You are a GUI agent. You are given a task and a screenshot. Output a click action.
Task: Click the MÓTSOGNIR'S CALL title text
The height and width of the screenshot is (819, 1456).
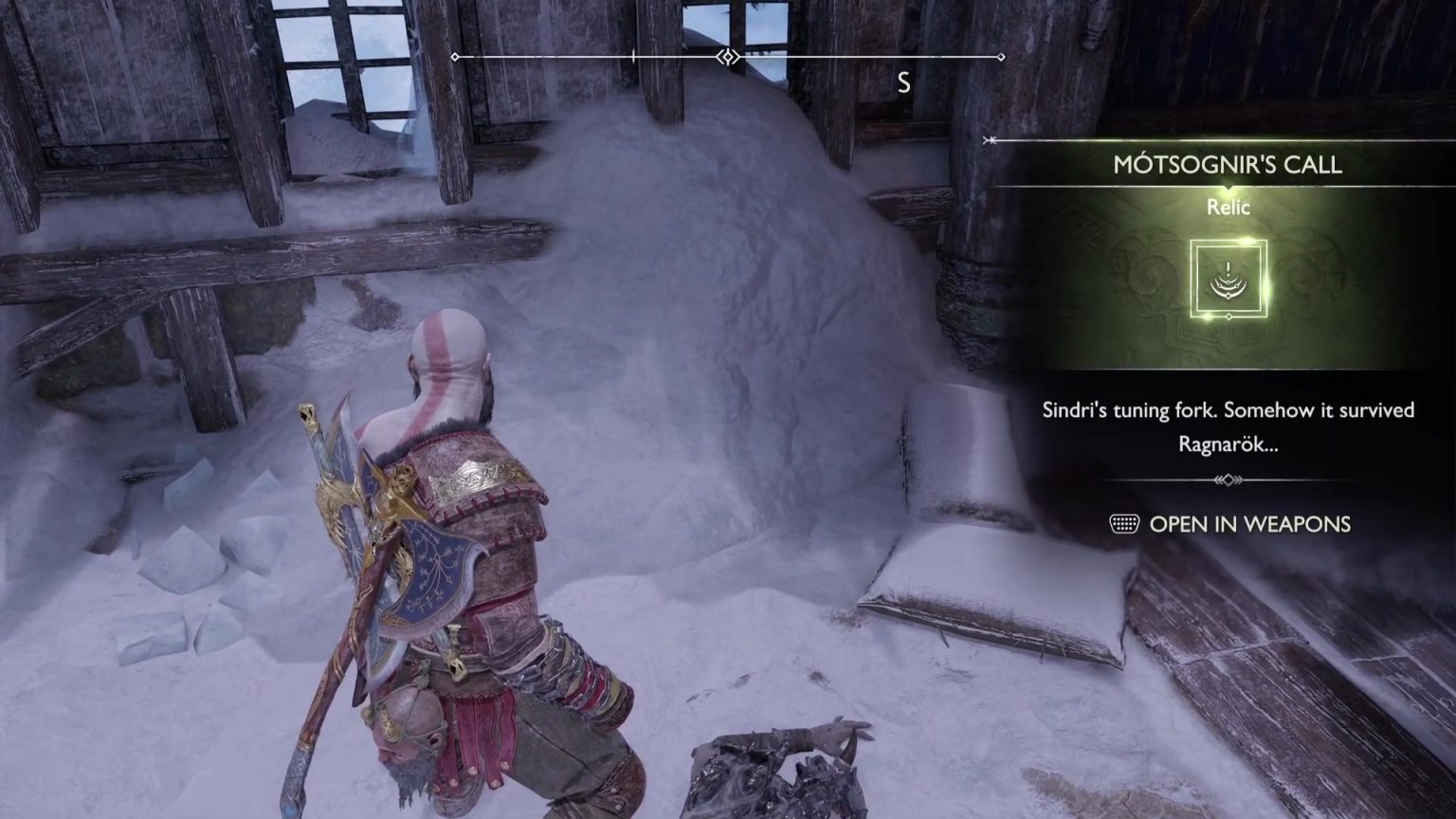click(x=1226, y=165)
